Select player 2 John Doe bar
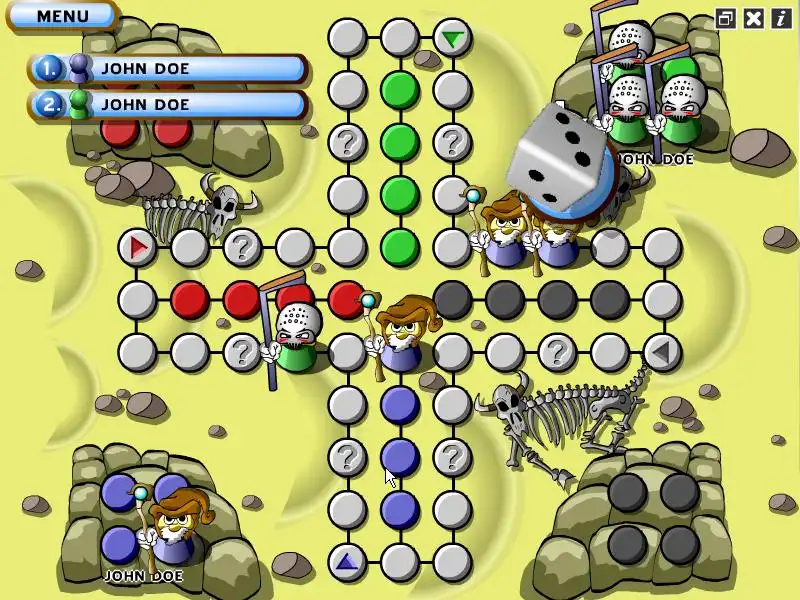This screenshot has height=600, width=800. [168, 103]
